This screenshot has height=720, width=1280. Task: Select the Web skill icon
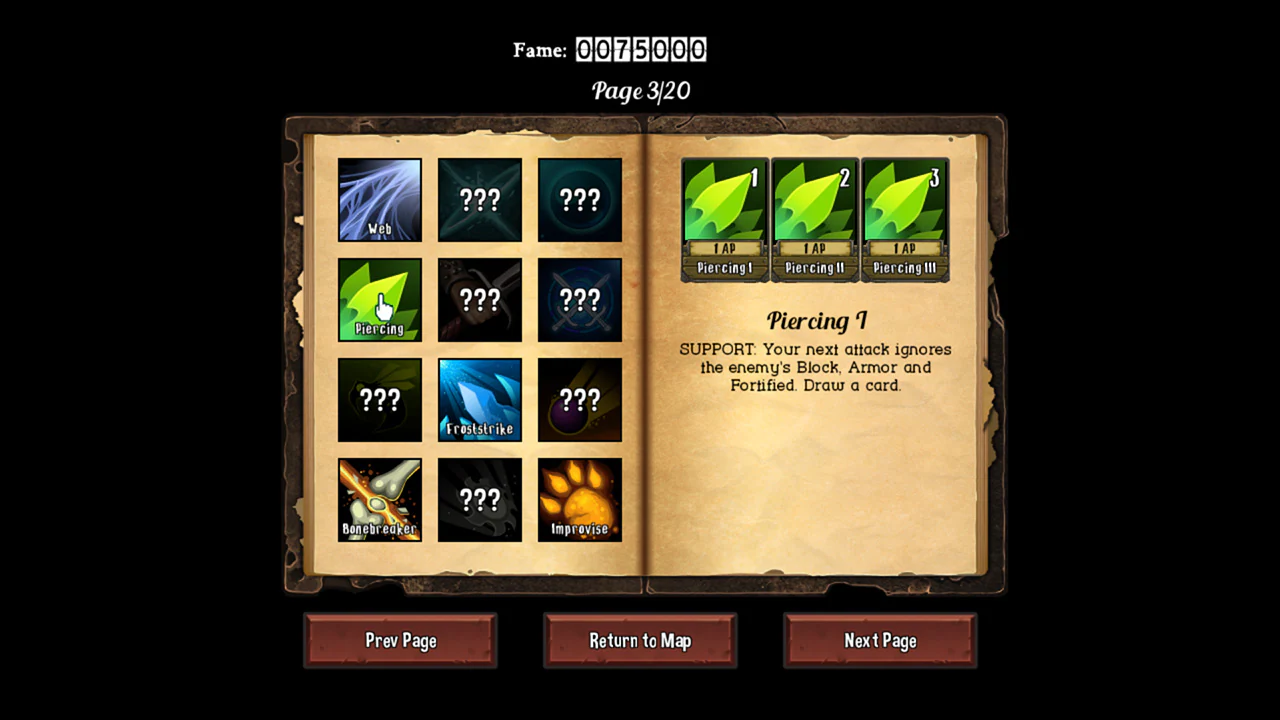click(379, 199)
